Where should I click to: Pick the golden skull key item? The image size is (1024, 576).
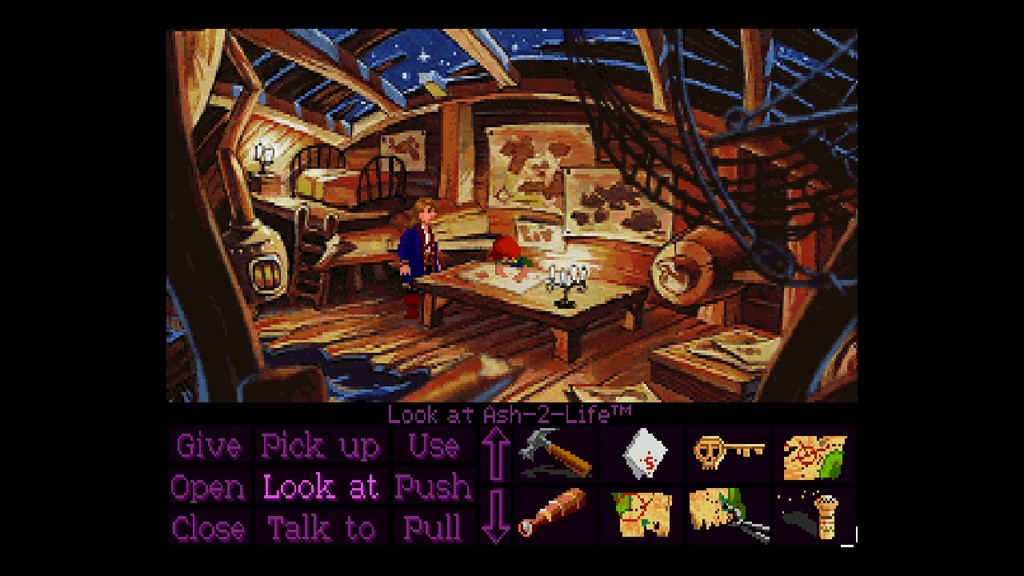pos(728,452)
